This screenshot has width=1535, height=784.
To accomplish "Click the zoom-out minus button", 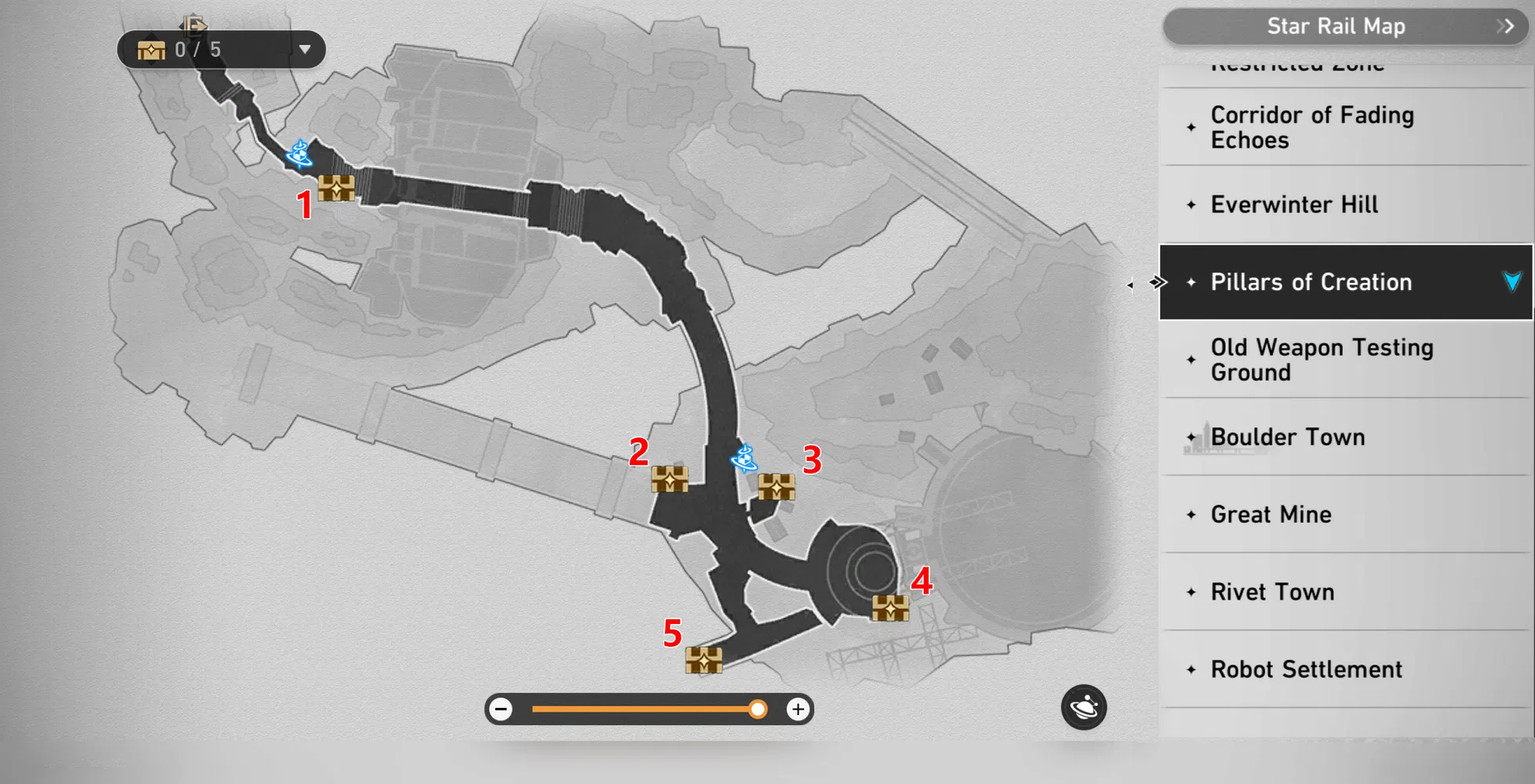I will pyautogui.click(x=500, y=709).
